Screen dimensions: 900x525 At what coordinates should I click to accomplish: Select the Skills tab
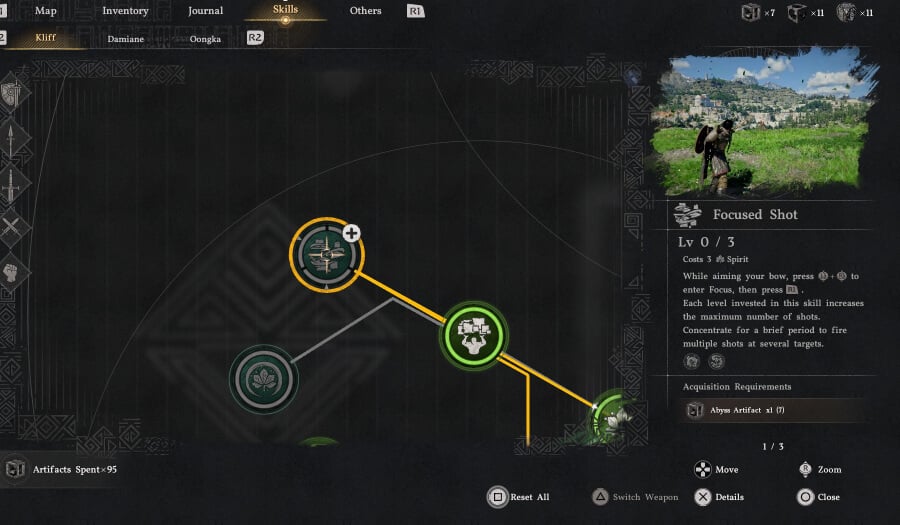point(285,10)
